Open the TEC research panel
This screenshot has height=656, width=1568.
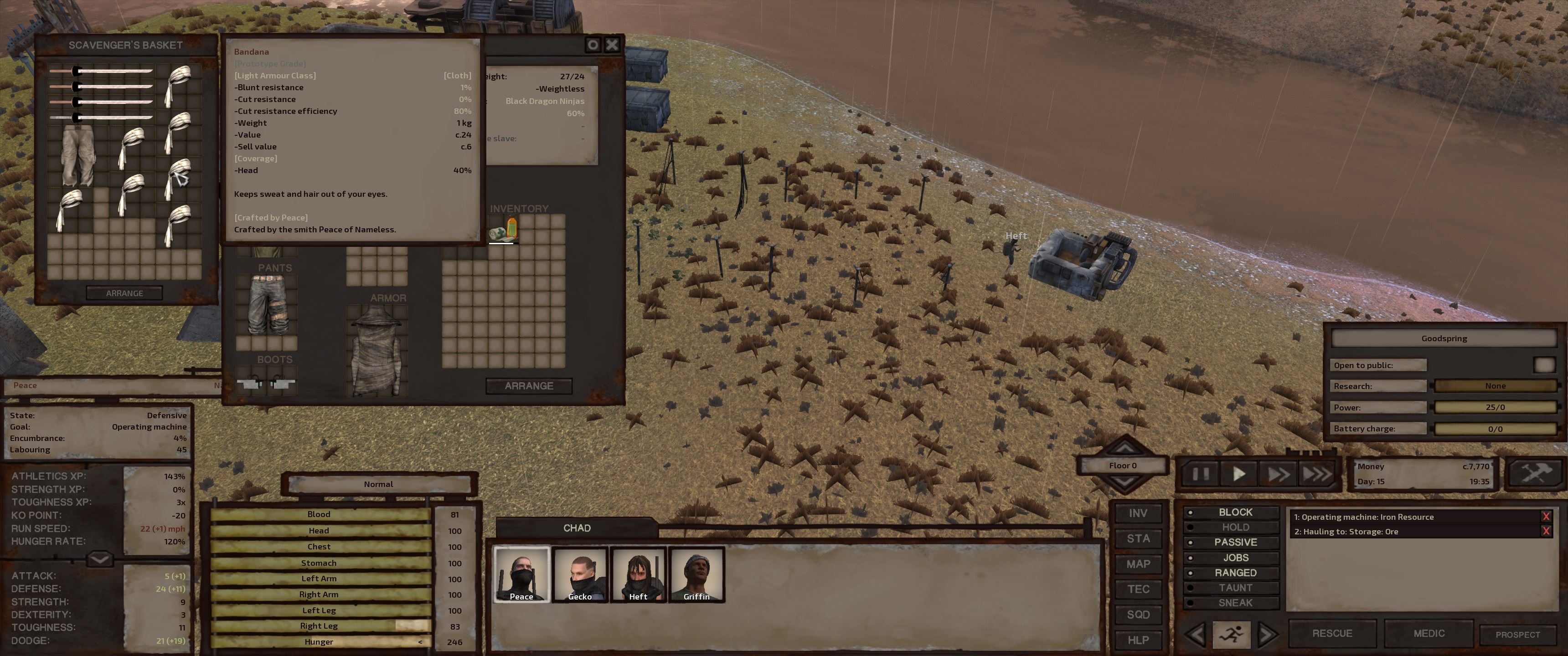(x=1138, y=589)
